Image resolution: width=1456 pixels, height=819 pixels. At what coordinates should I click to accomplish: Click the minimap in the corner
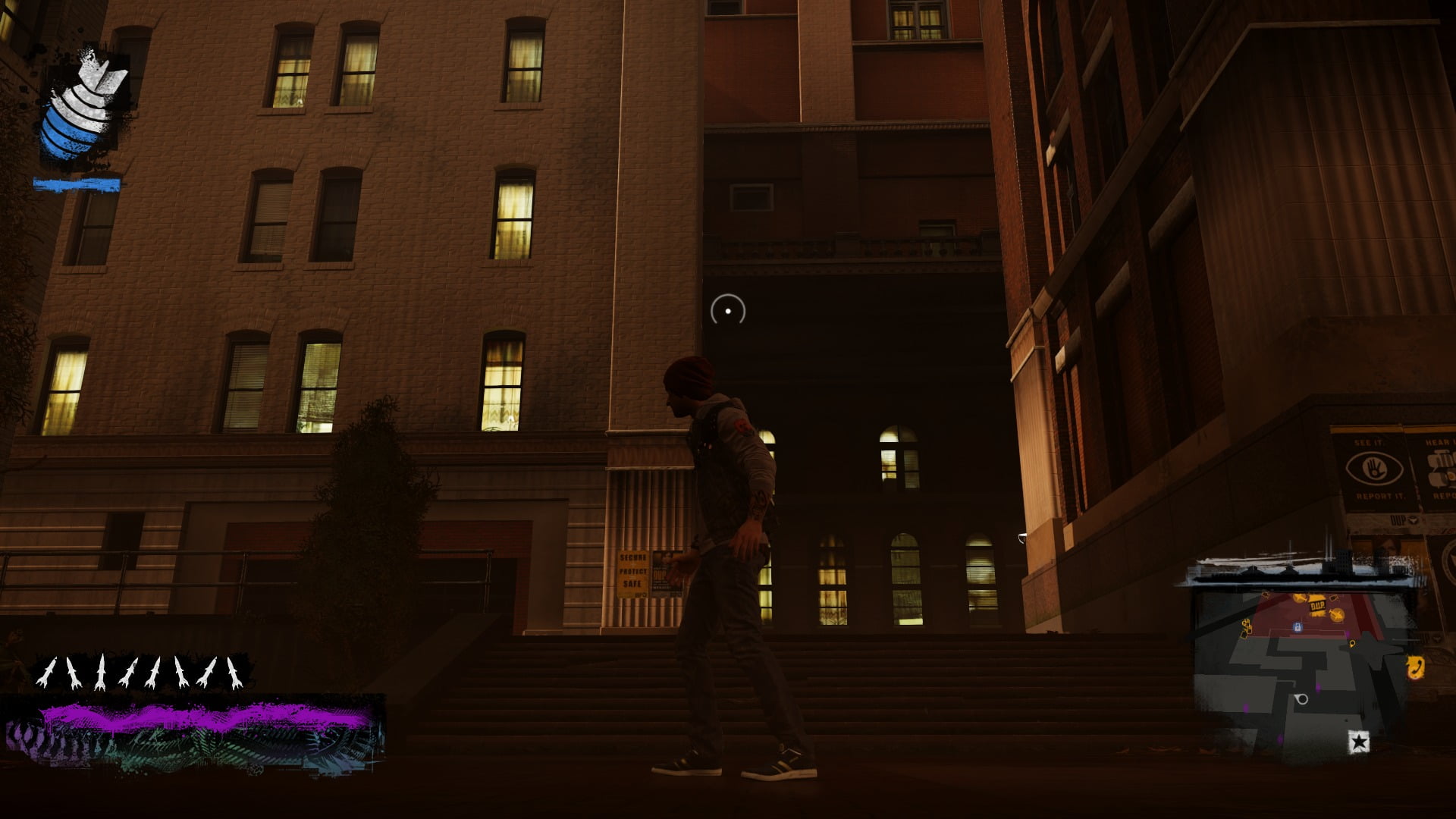pyautogui.click(x=1301, y=667)
